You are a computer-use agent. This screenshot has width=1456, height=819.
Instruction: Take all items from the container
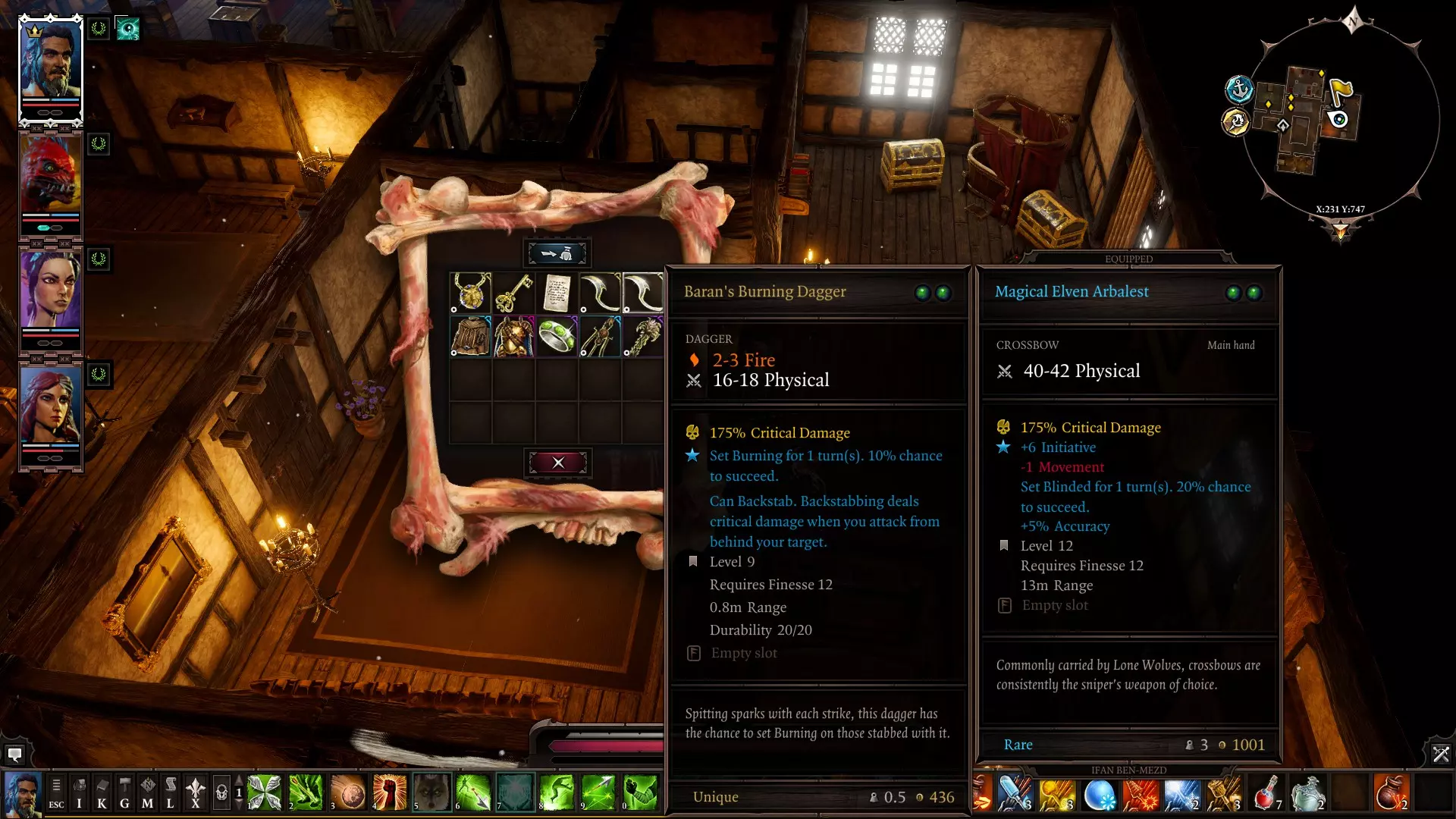[x=557, y=253]
